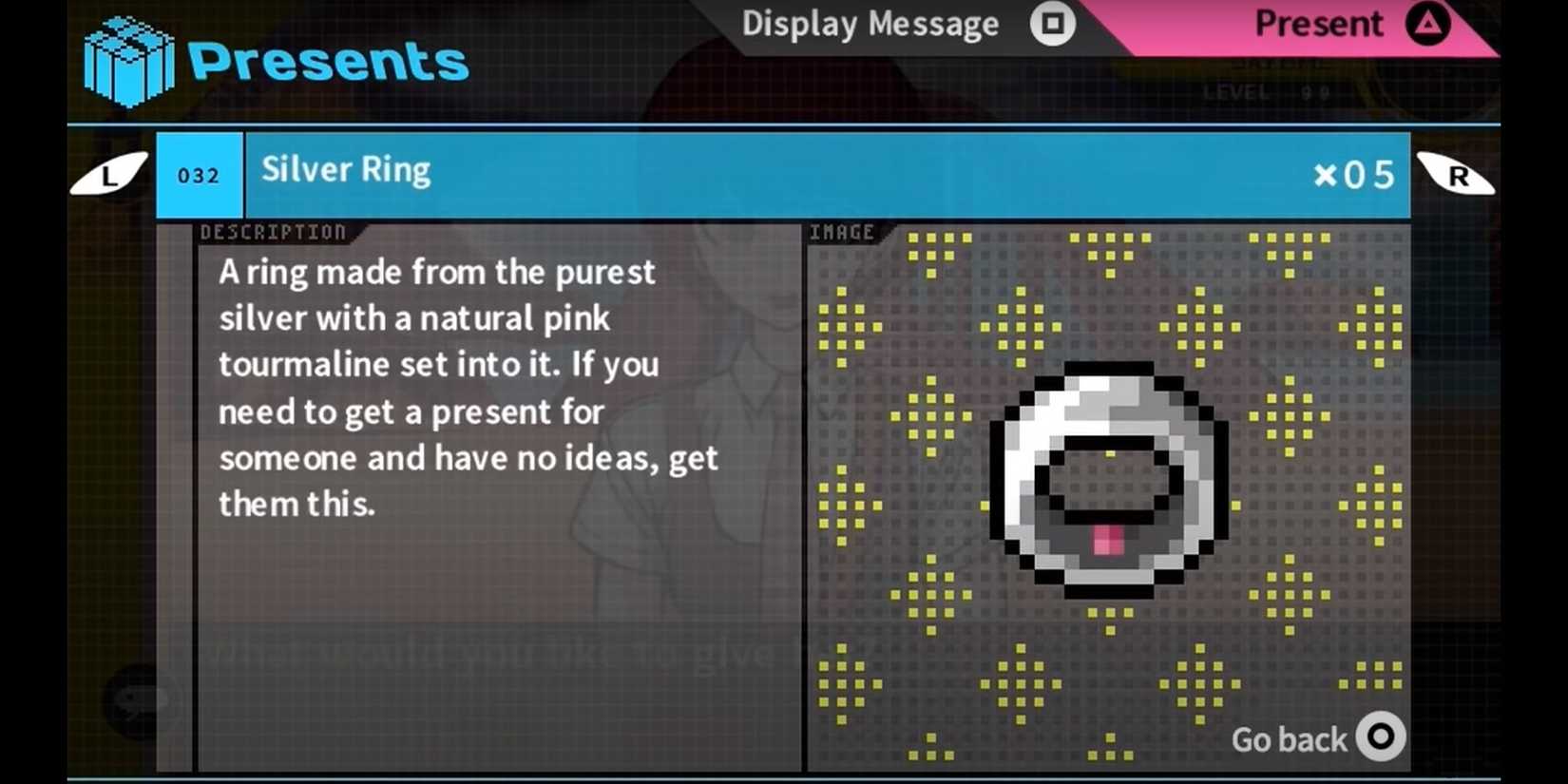Toggle the IMAGE panel view
Viewport: 1568px width, 784px height.
pyautogui.click(x=842, y=231)
